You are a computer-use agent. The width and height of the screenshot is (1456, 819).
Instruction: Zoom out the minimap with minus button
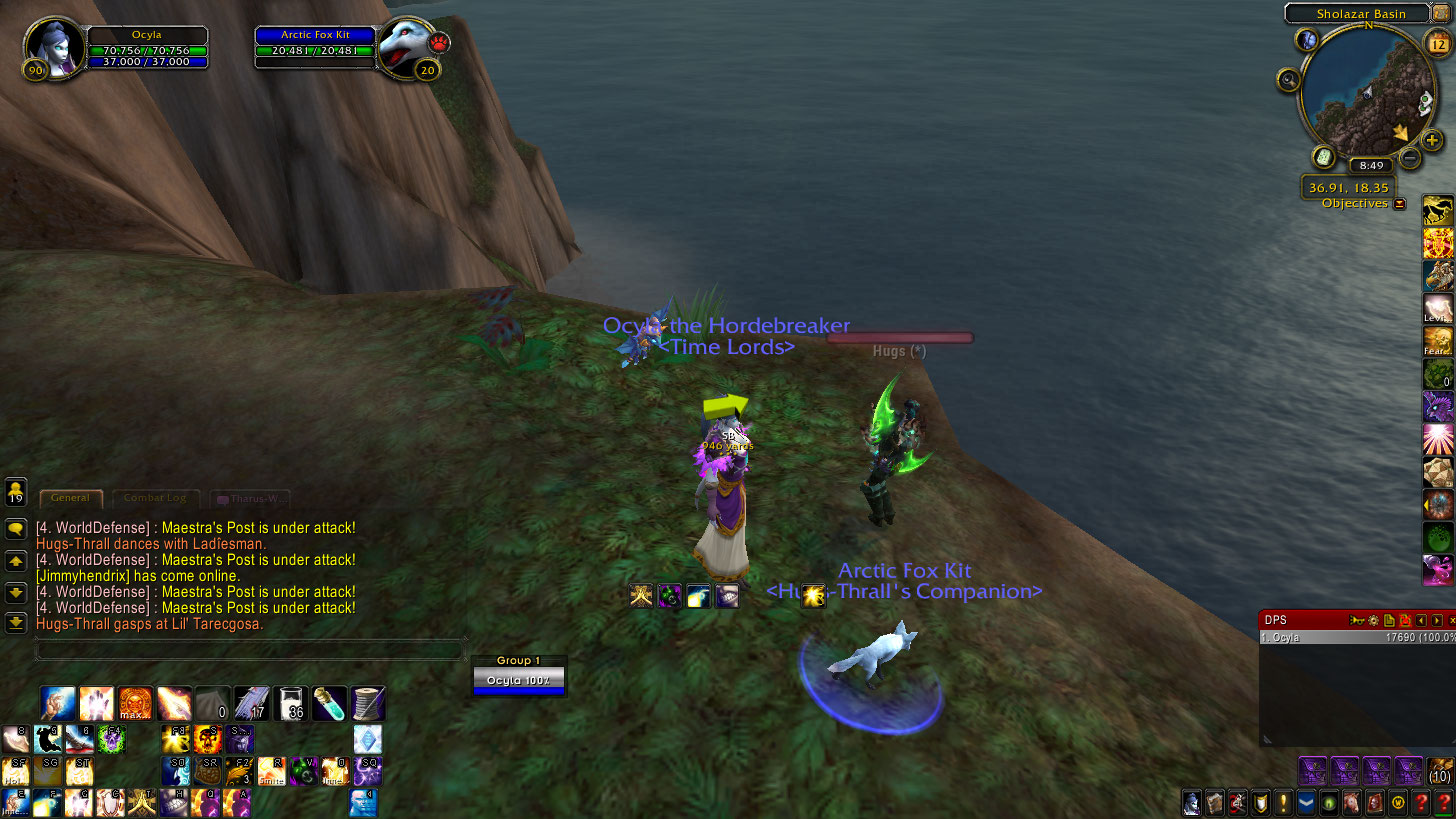1409,157
